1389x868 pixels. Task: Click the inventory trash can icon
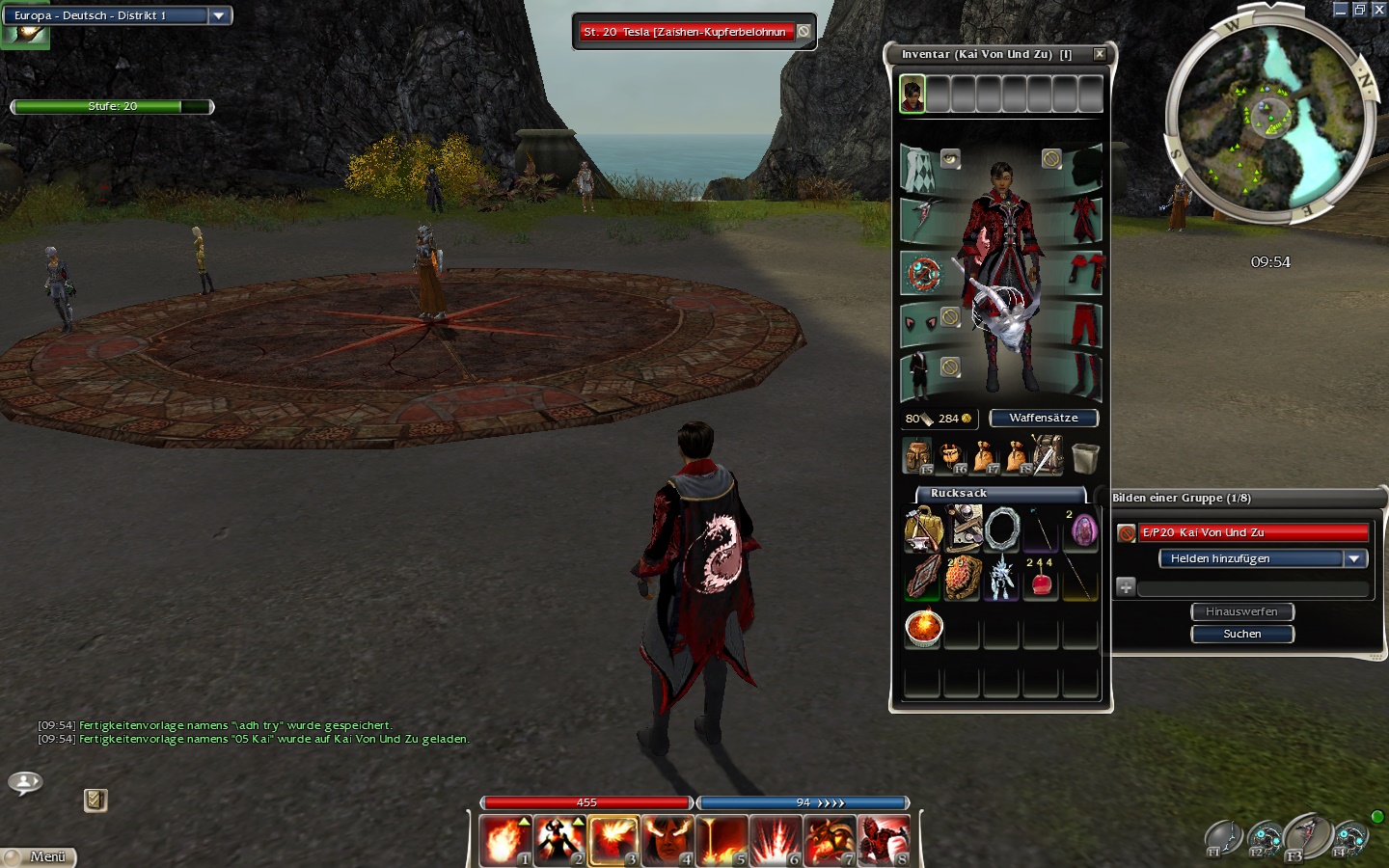pyautogui.click(x=1085, y=456)
